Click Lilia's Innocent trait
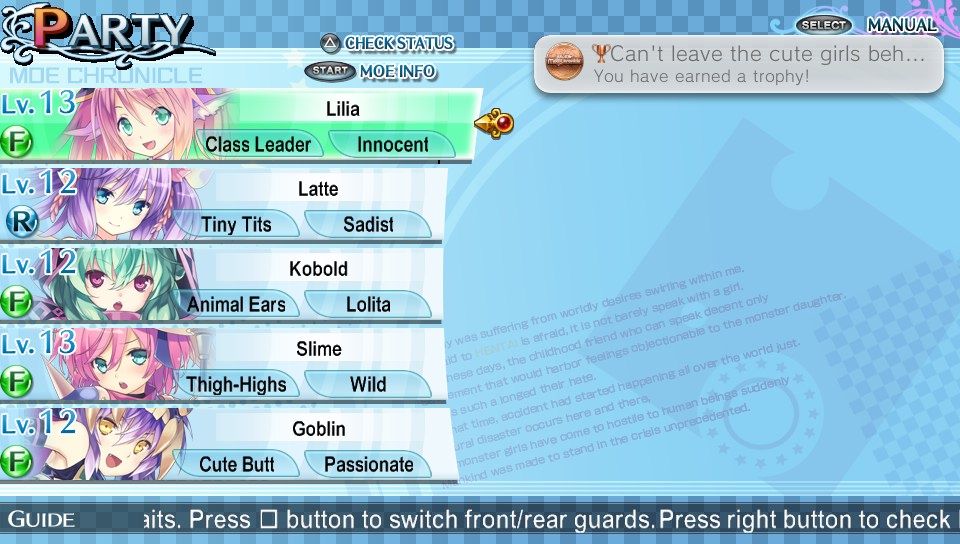This screenshot has width=960, height=544. (392, 145)
